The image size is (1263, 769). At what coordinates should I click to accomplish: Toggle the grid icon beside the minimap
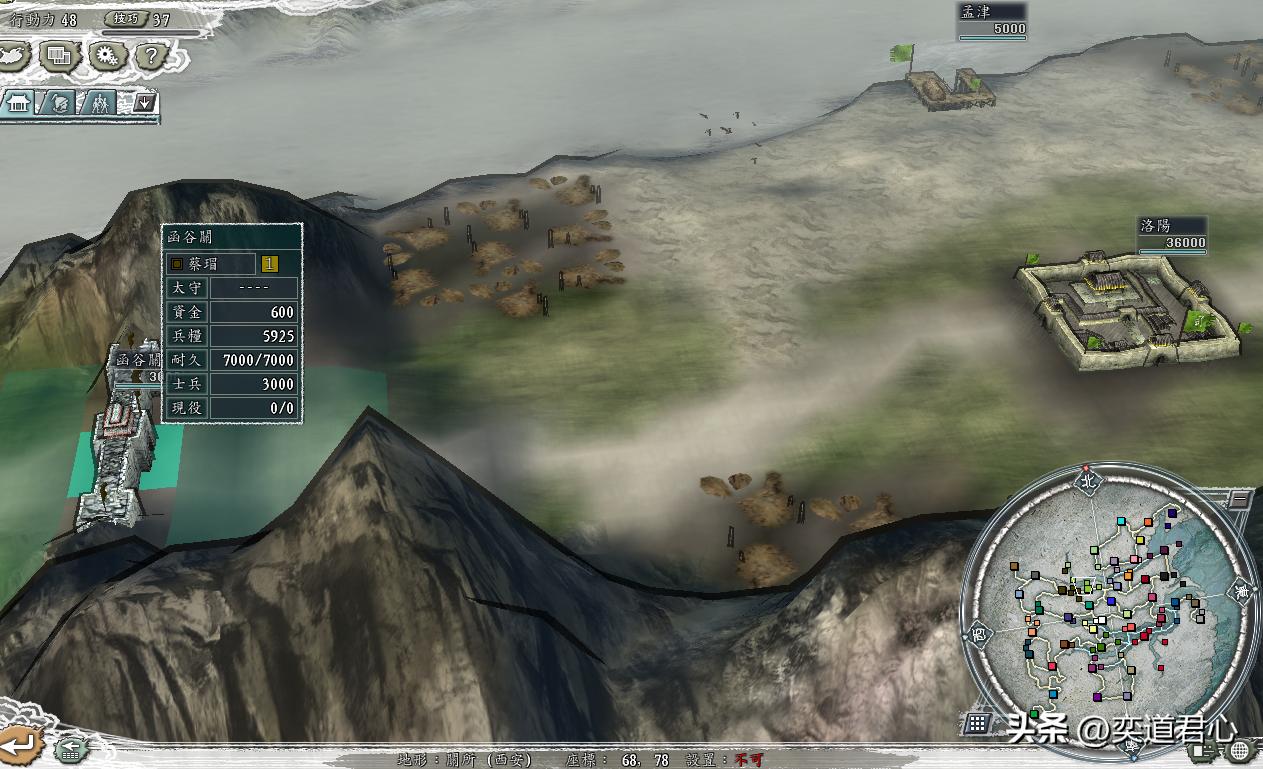click(x=978, y=722)
